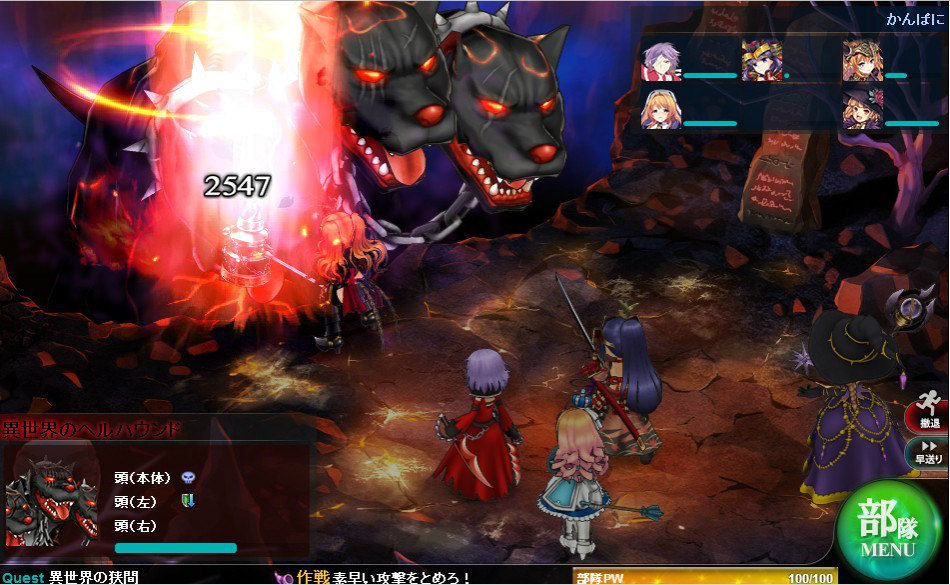The image size is (950, 585).
Task: Click the 撤退 retreat button
Action: 927,417
